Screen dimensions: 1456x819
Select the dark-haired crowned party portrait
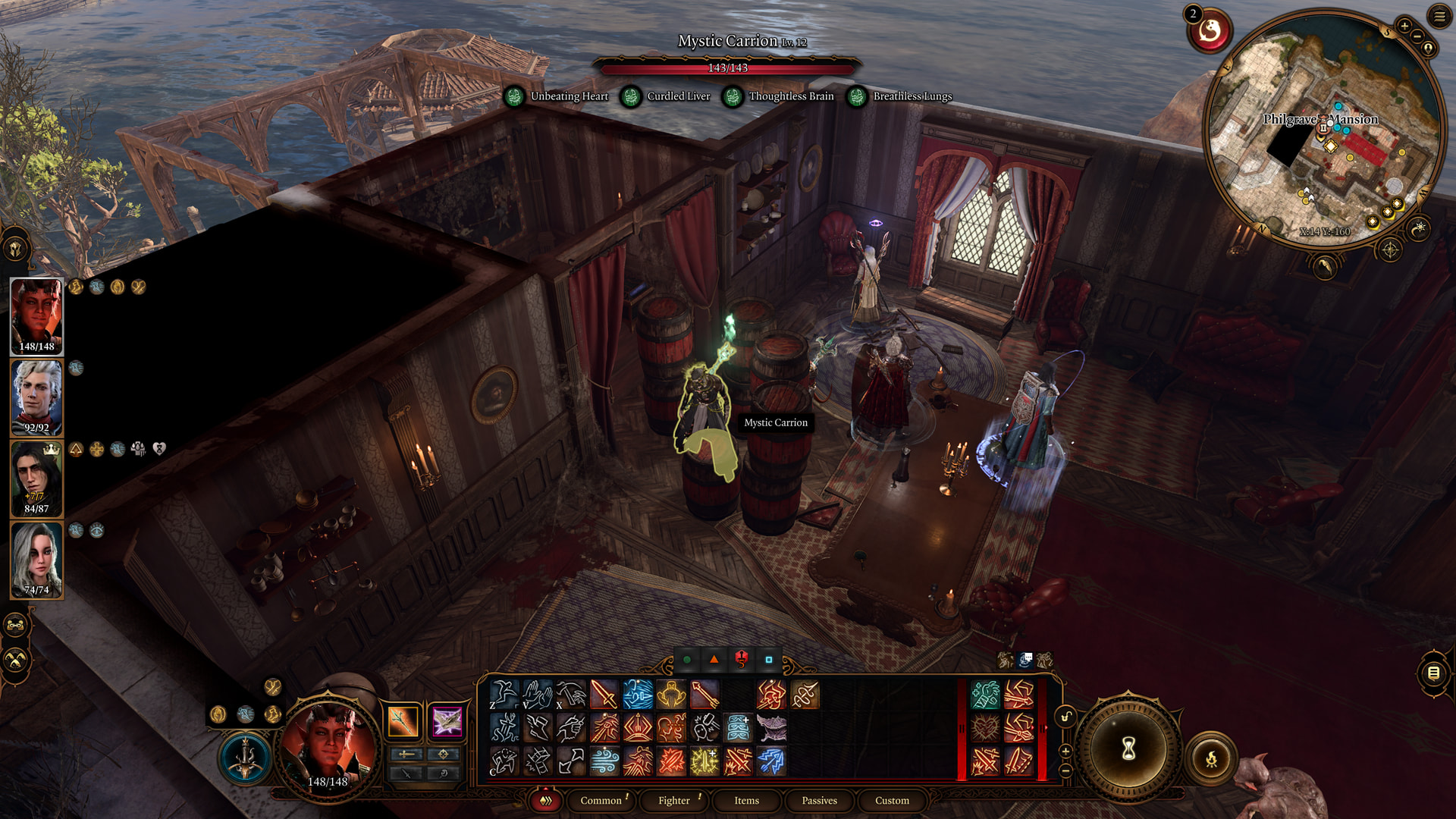[x=36, y=477]
